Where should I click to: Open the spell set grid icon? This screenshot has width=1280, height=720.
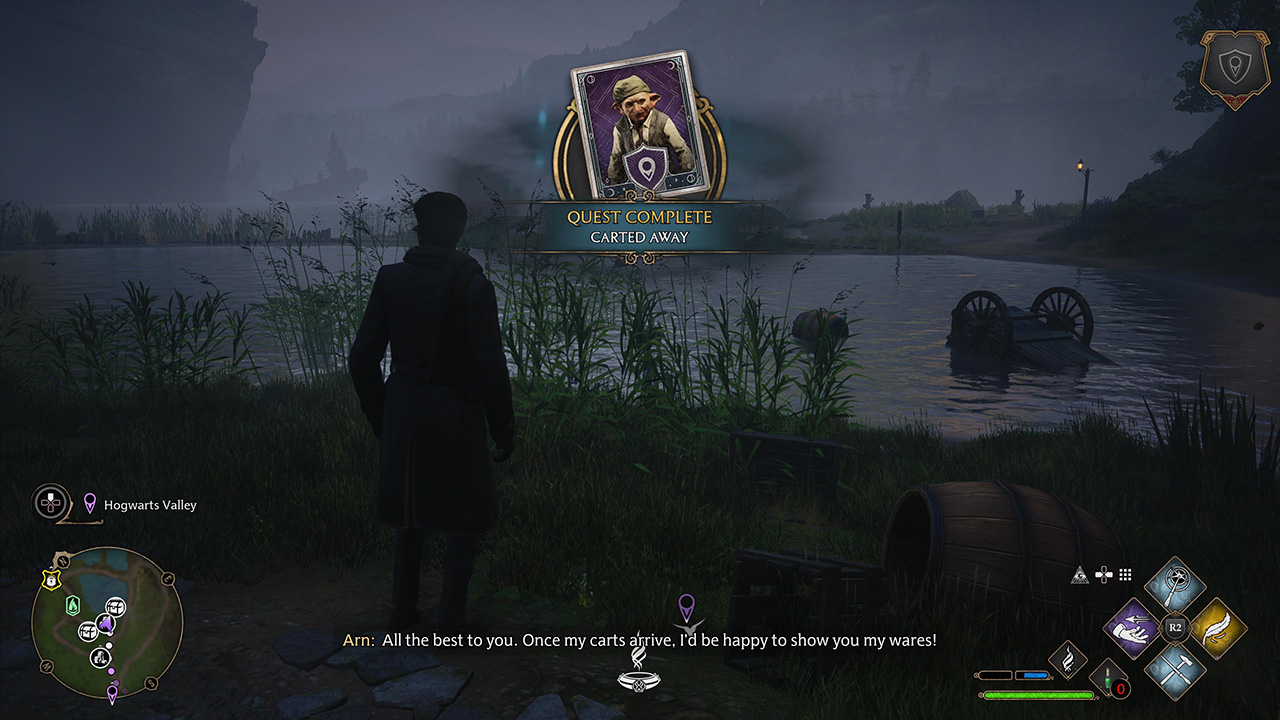pos(1124,574)
